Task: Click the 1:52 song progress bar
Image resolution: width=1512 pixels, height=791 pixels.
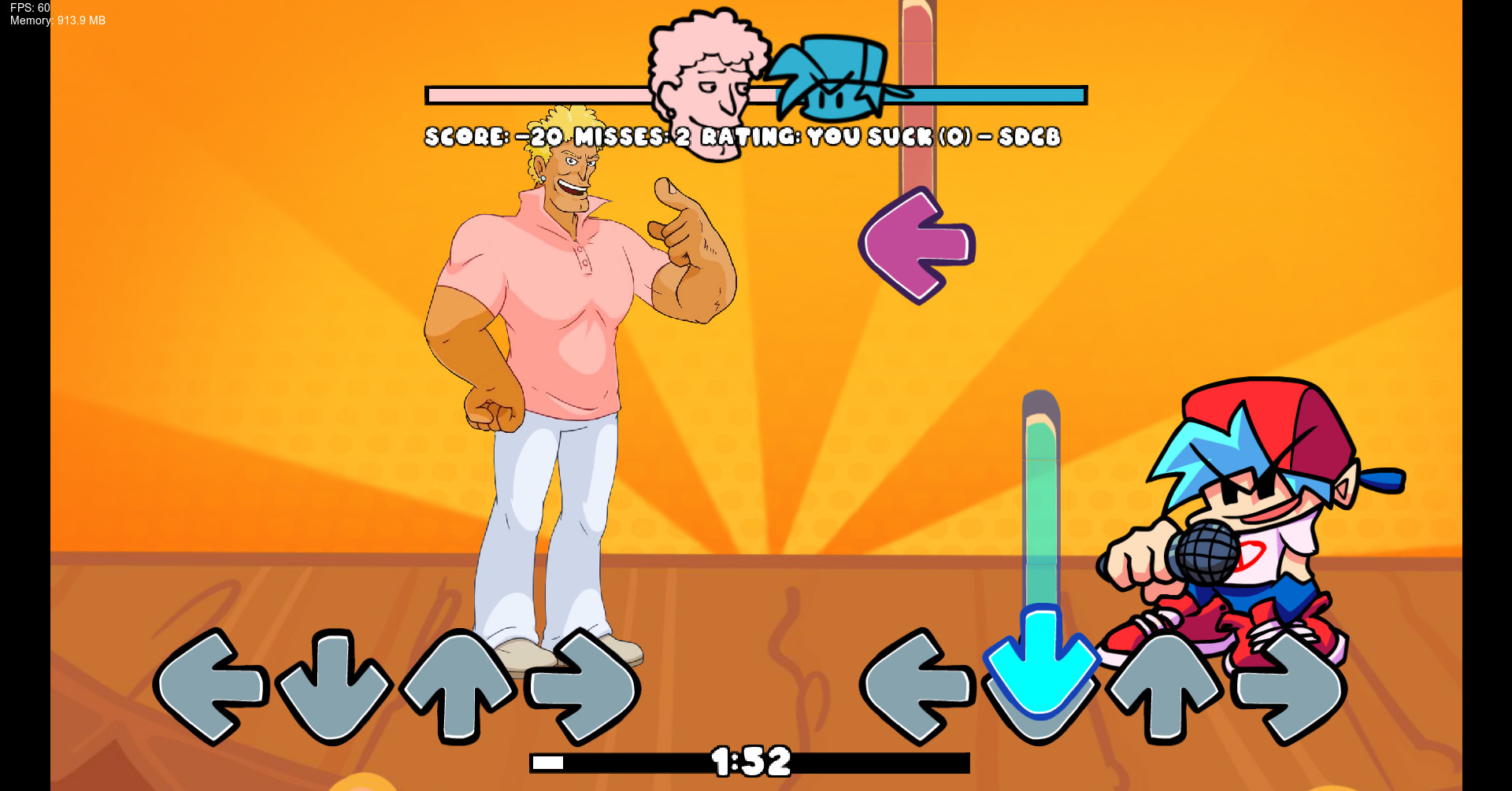Action: 750,760
